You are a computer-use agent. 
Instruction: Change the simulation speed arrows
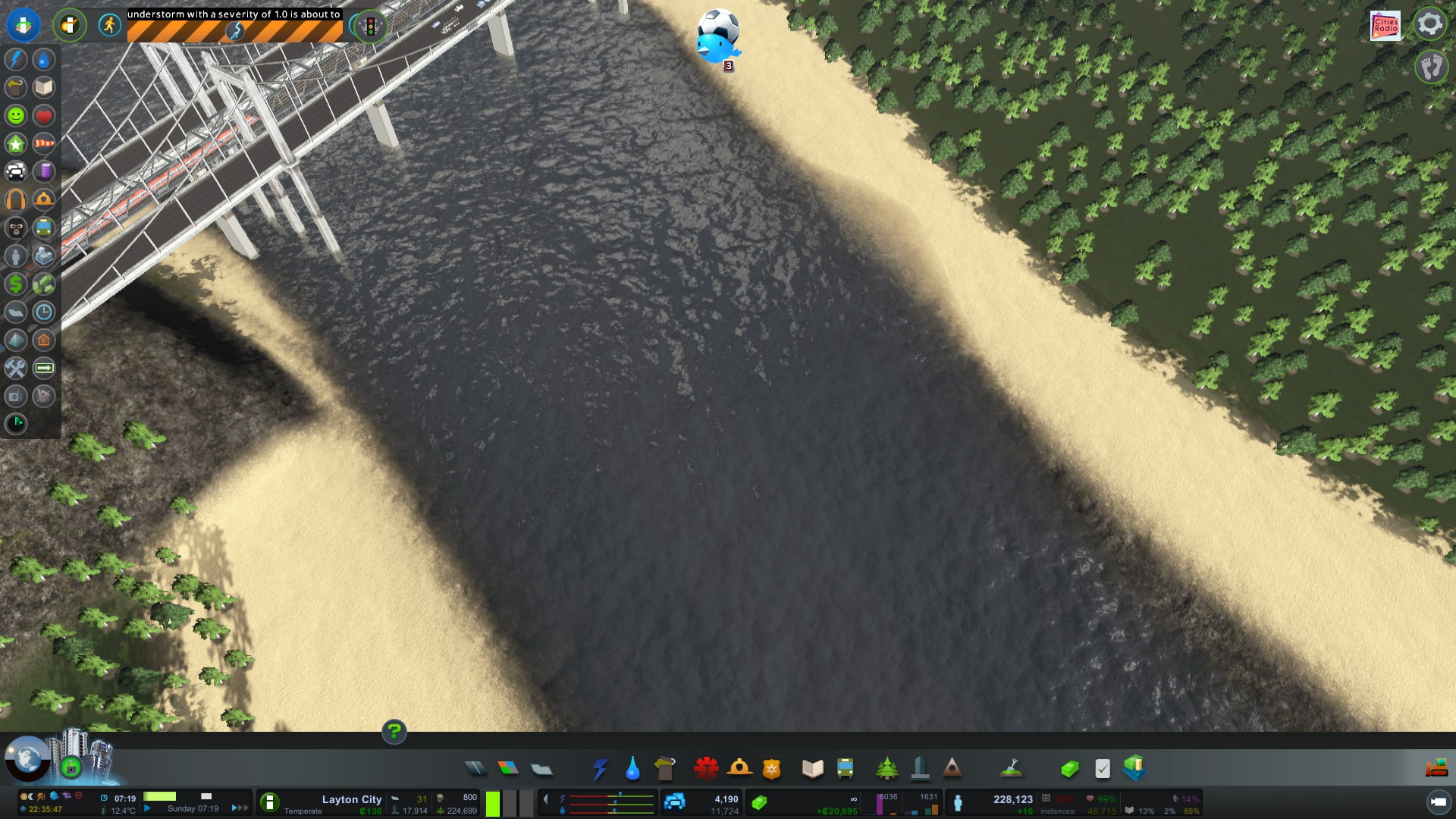click(240, 808)
